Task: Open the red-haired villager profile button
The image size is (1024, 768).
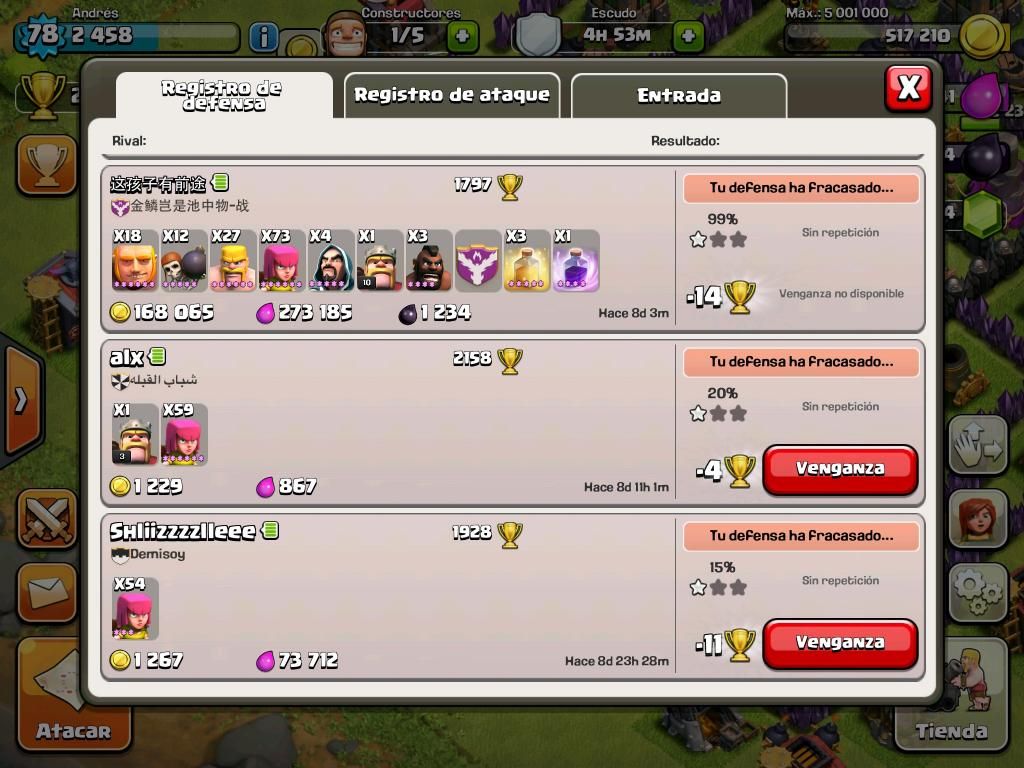Action: [977, 520]
